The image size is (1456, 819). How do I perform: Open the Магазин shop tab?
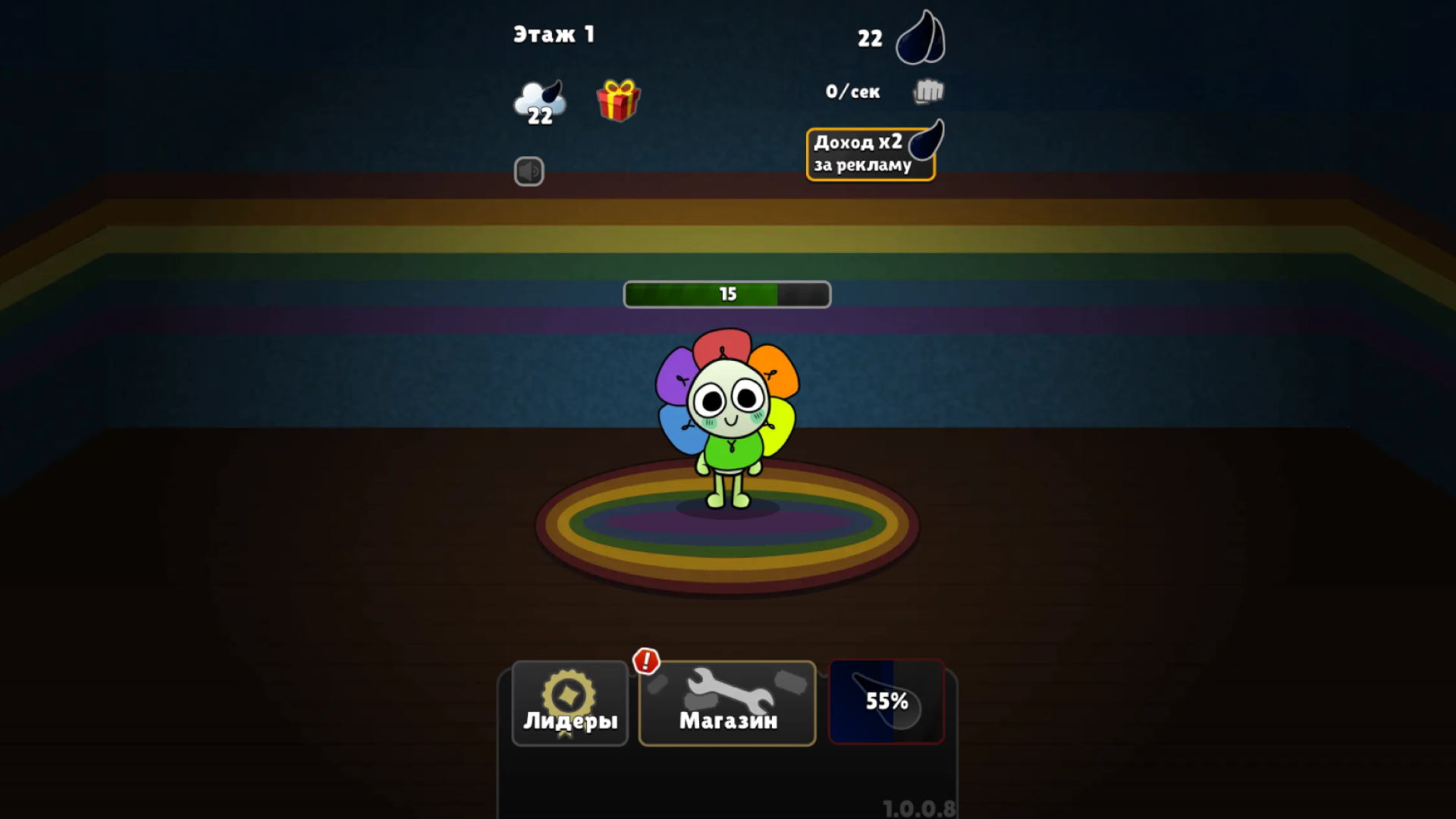[726, 704]
